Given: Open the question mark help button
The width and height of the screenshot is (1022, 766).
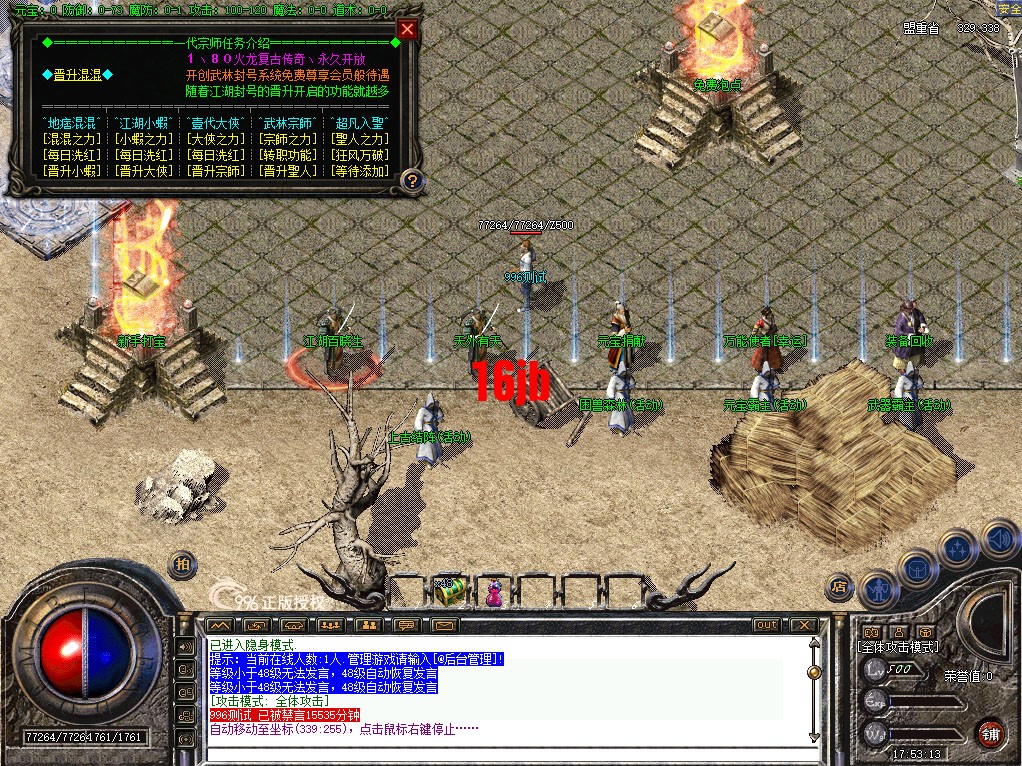Looking at the screenshot, I should point(411,181).
